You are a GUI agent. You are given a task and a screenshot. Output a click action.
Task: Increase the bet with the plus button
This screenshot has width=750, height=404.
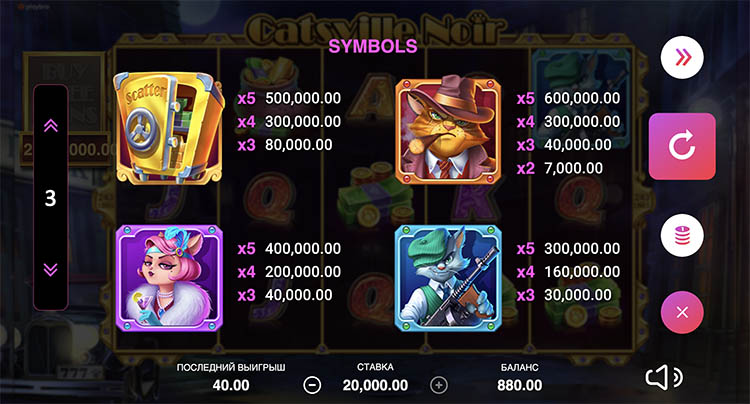(438, 384)
